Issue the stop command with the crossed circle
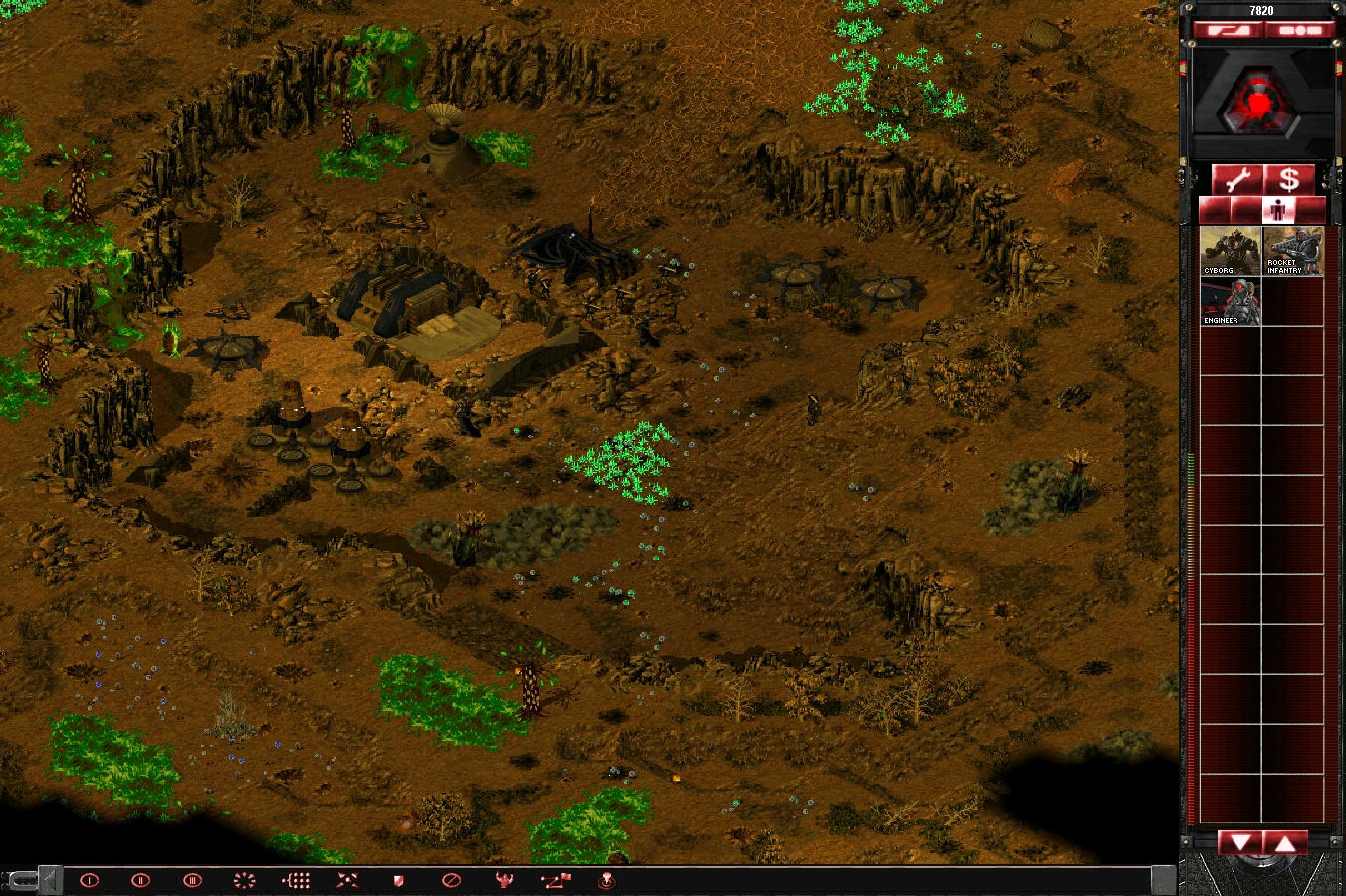 coord(451,880)
